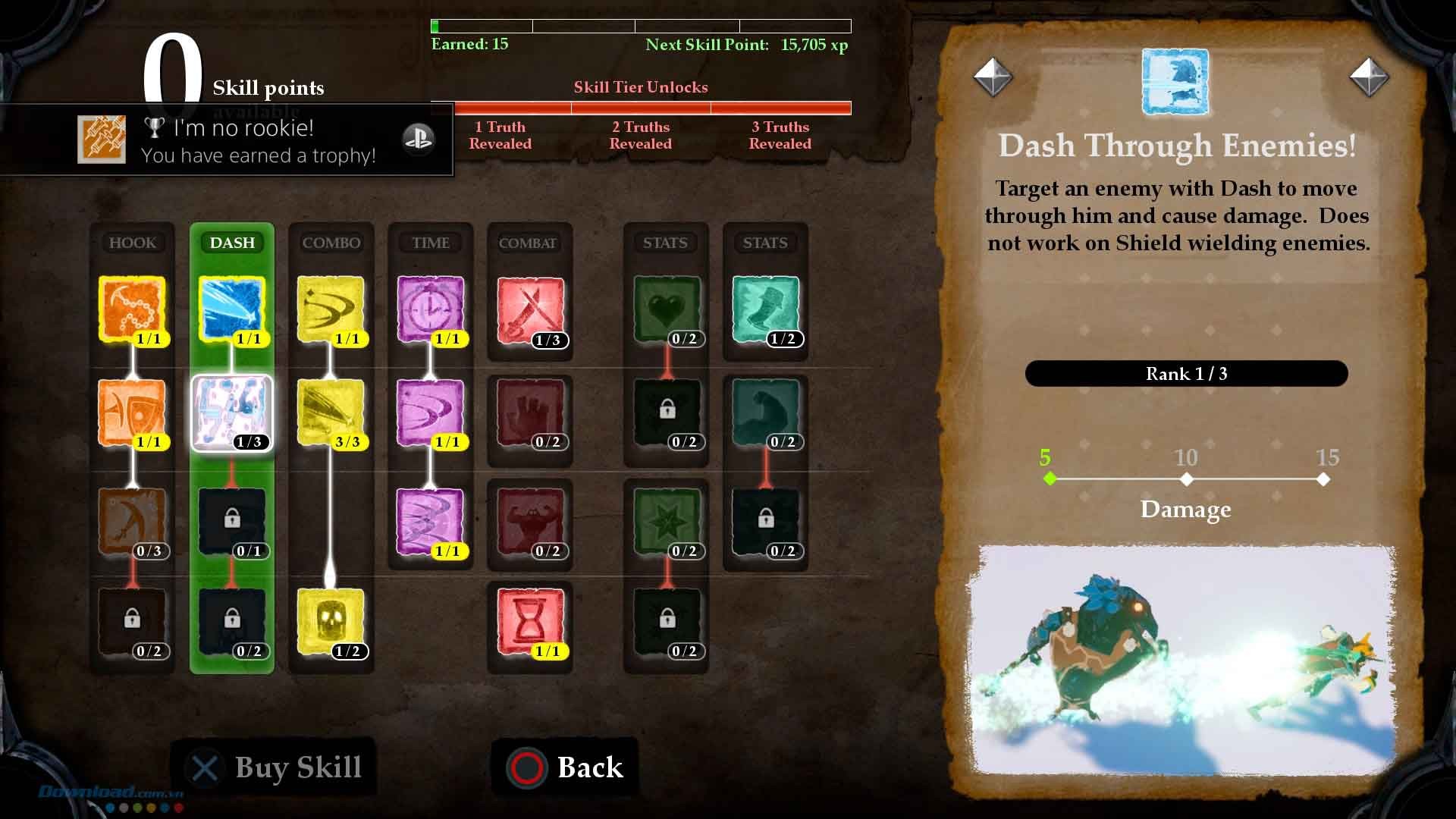This screenshot has width=1456, height=819.
Task: Open the I'm no rookie trophy notification
Action: [x=227, y=140]
